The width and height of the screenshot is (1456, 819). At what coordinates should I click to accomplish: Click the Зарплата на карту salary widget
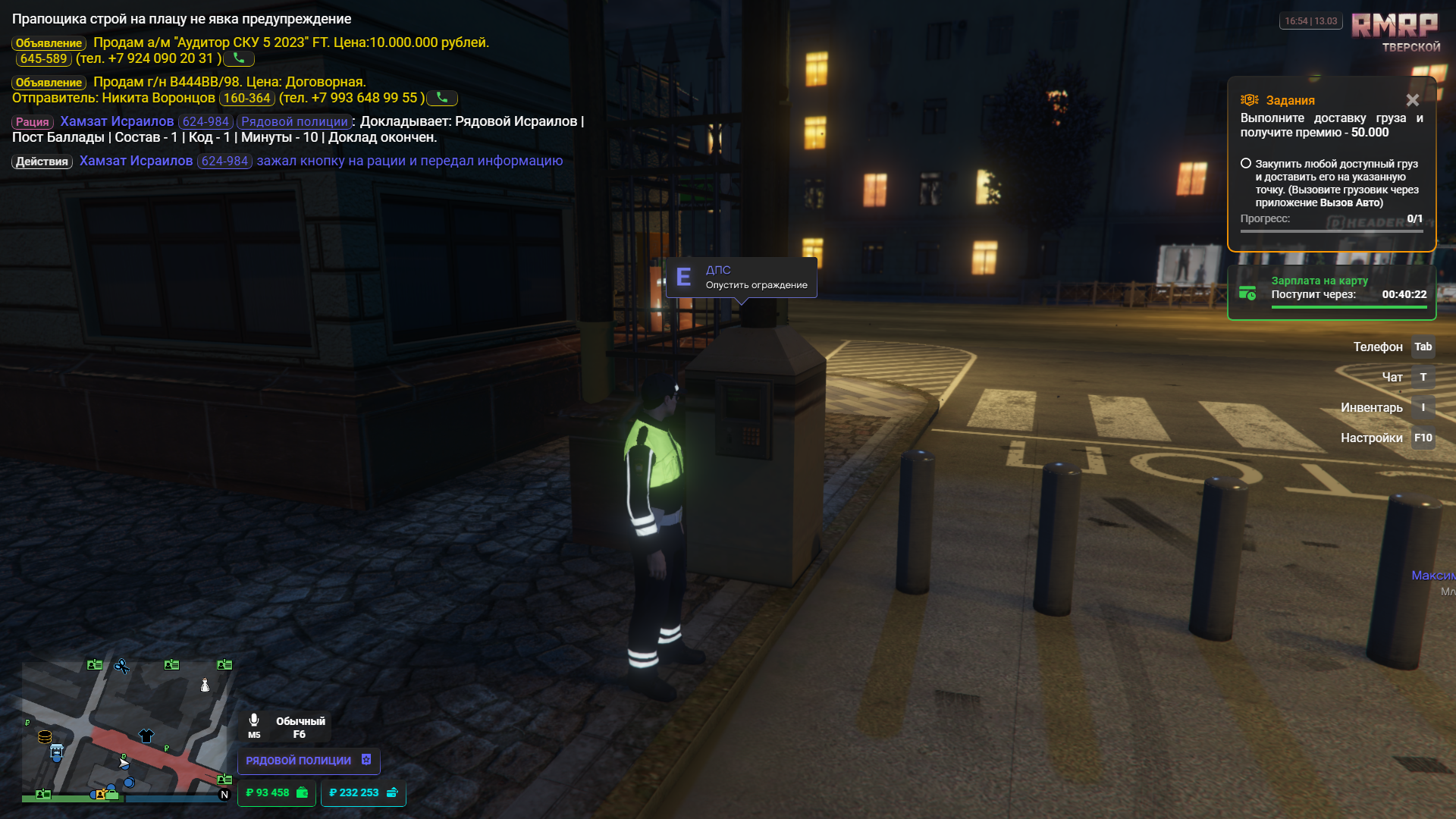pyautogui.click(x=1332, y=293)
